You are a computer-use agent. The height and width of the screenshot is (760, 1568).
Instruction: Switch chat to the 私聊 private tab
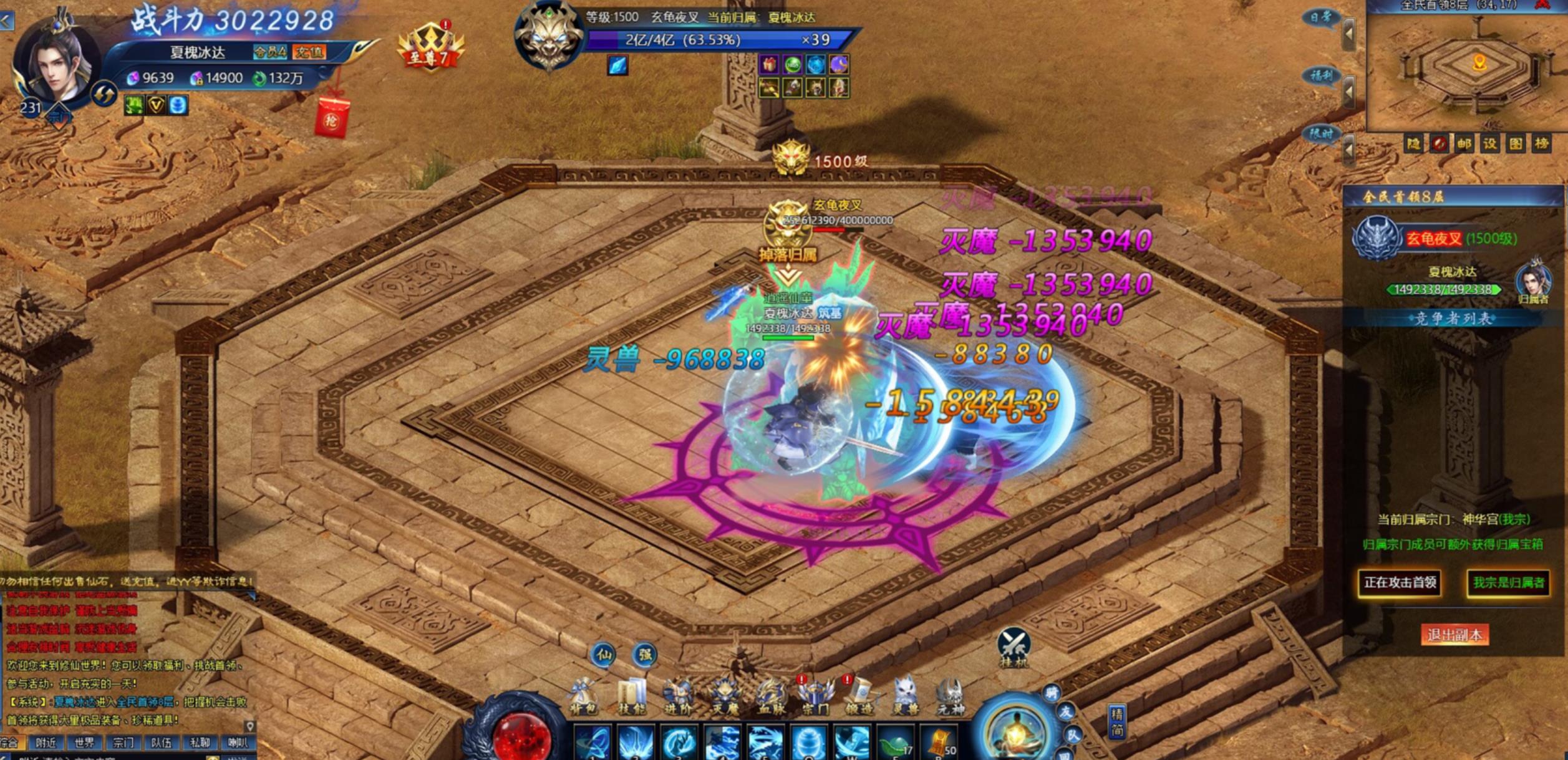tap(200, 743)
